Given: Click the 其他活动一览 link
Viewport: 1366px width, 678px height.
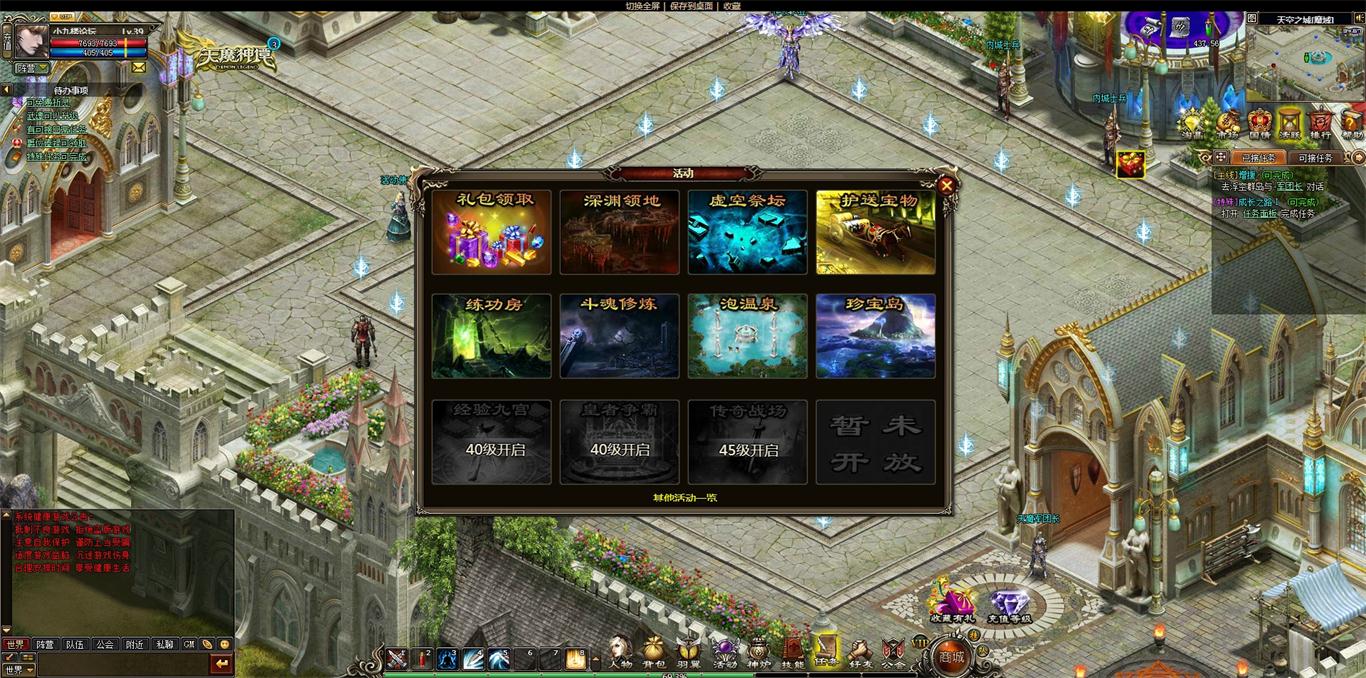Looking at the screenshot, I should 684,497.
